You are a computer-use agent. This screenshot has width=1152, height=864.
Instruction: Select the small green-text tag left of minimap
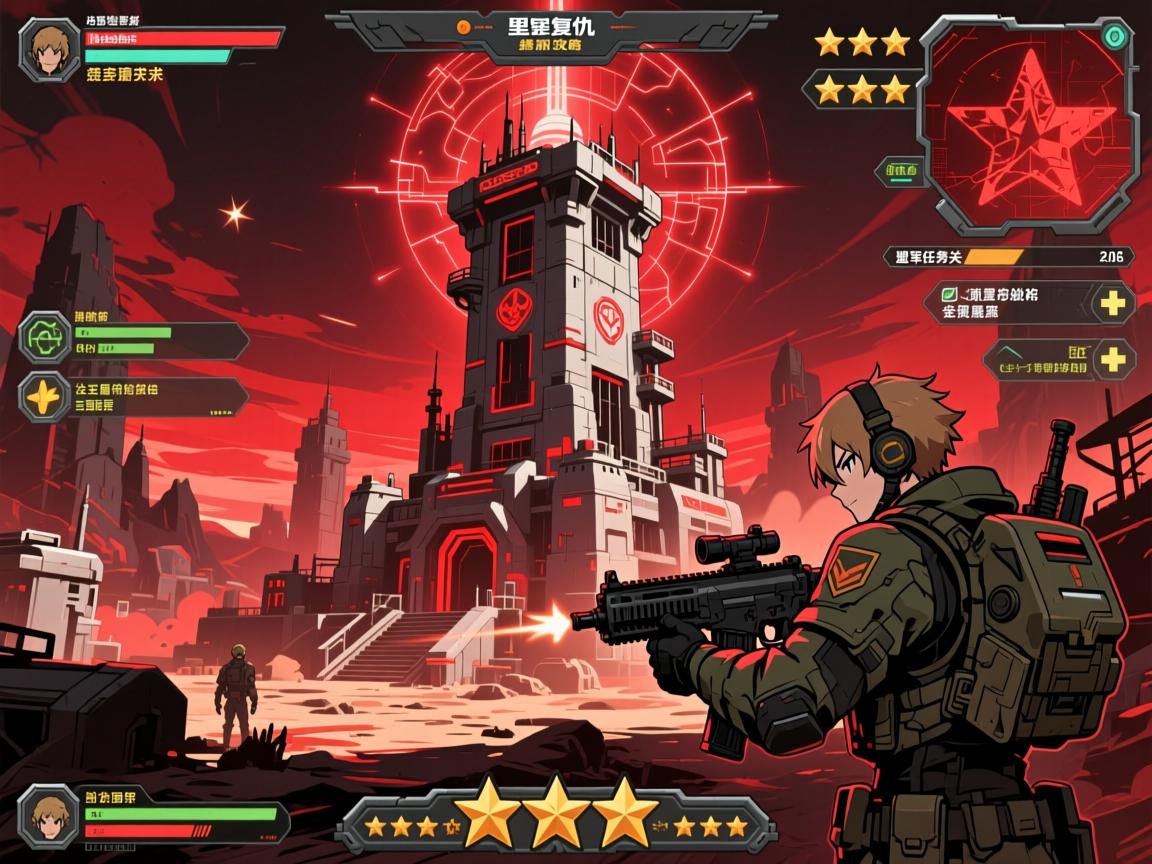click(900, 172)
